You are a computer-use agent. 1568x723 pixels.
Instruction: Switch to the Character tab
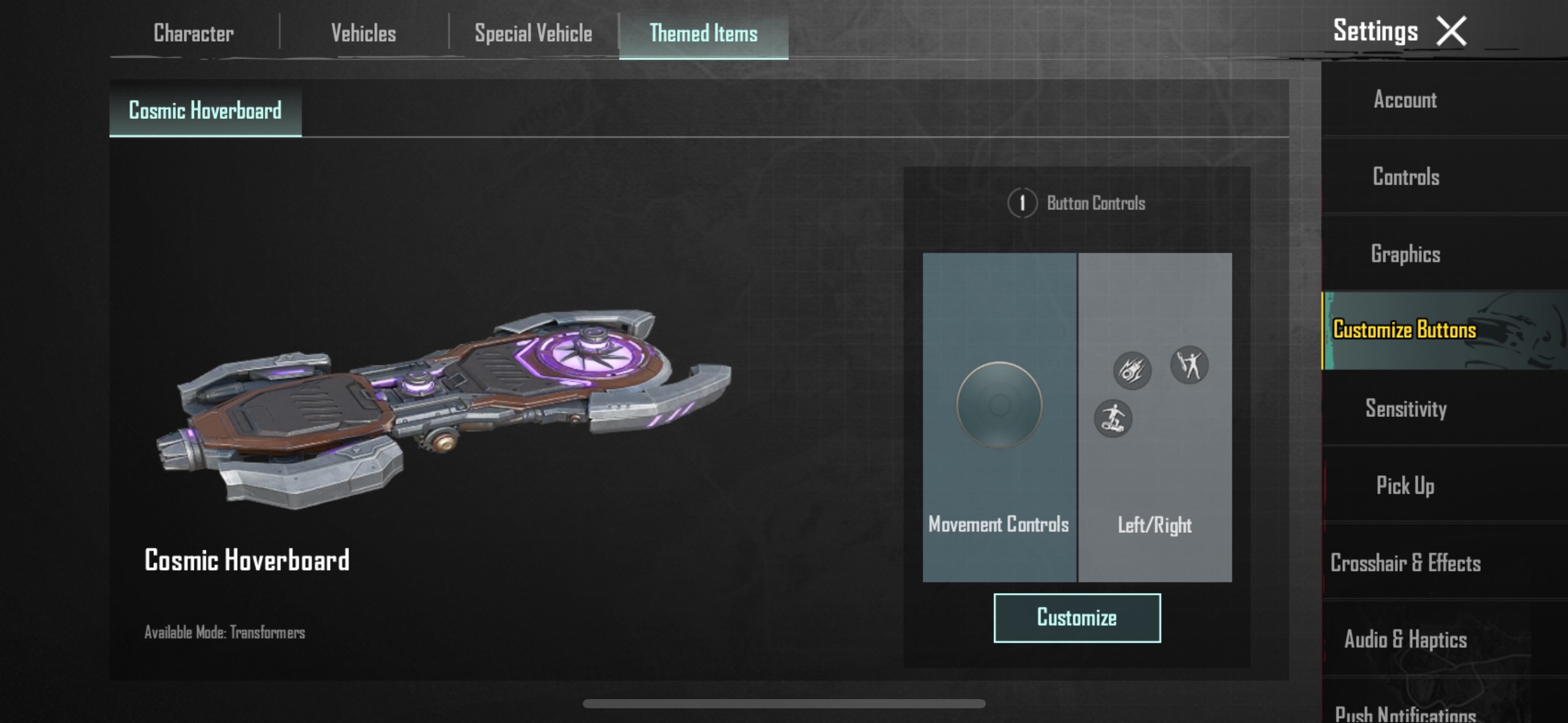(193, 33)
